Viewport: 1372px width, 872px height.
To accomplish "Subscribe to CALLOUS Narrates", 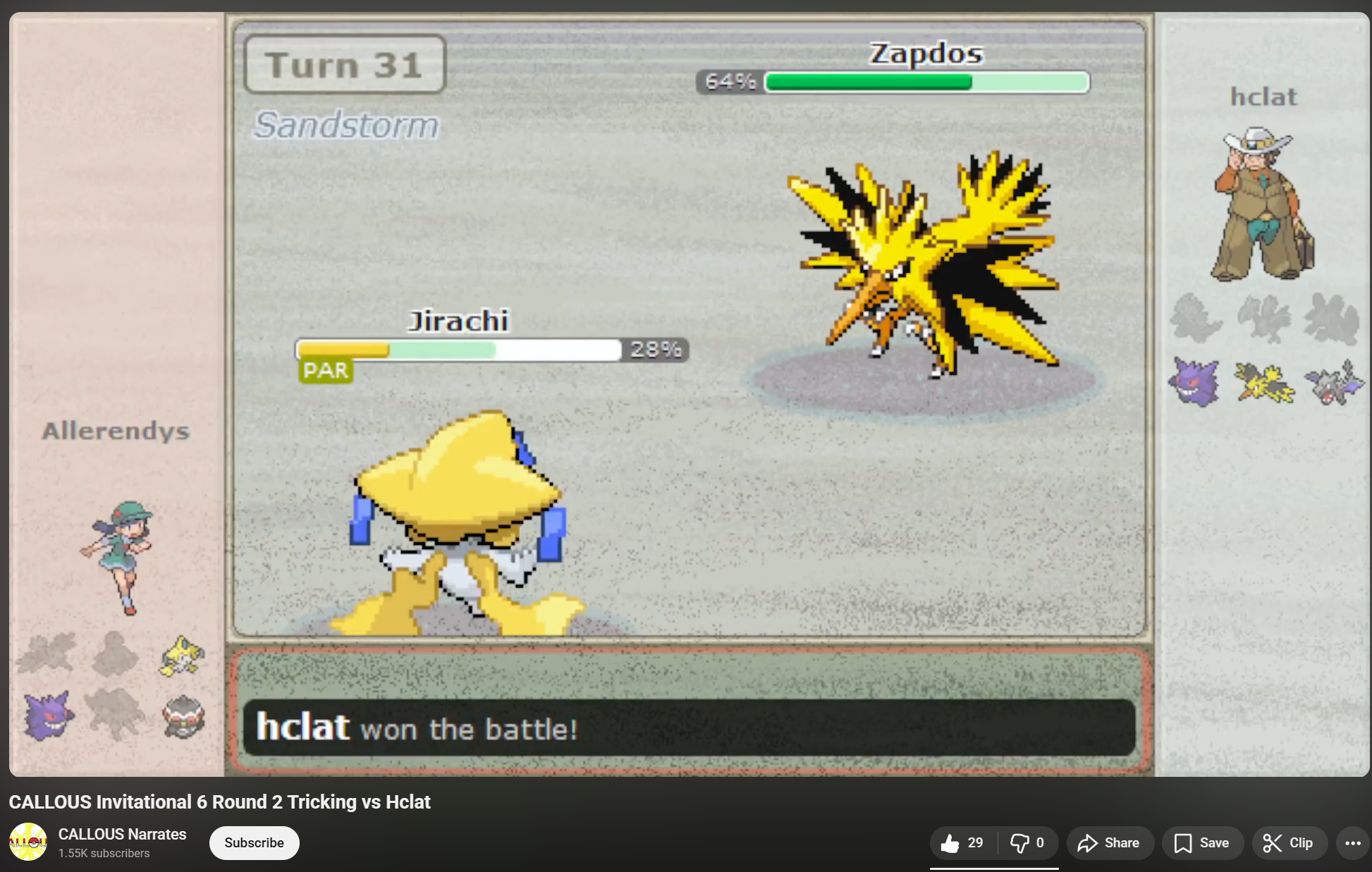I will (254, 843).
